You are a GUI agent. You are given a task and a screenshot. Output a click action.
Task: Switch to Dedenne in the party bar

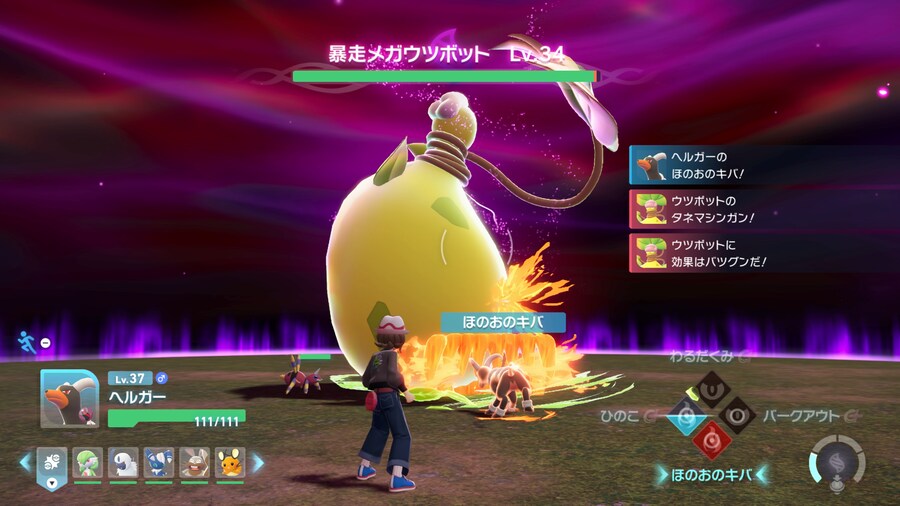(229, 462)
